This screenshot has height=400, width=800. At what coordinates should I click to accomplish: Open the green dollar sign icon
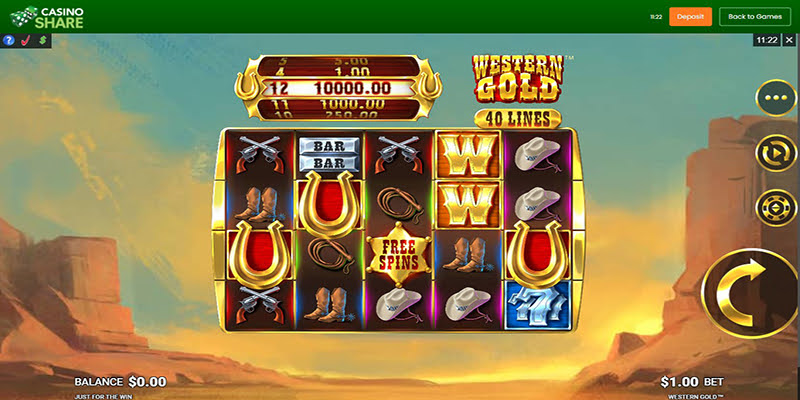pyautogui.click(x=44, y=41)
